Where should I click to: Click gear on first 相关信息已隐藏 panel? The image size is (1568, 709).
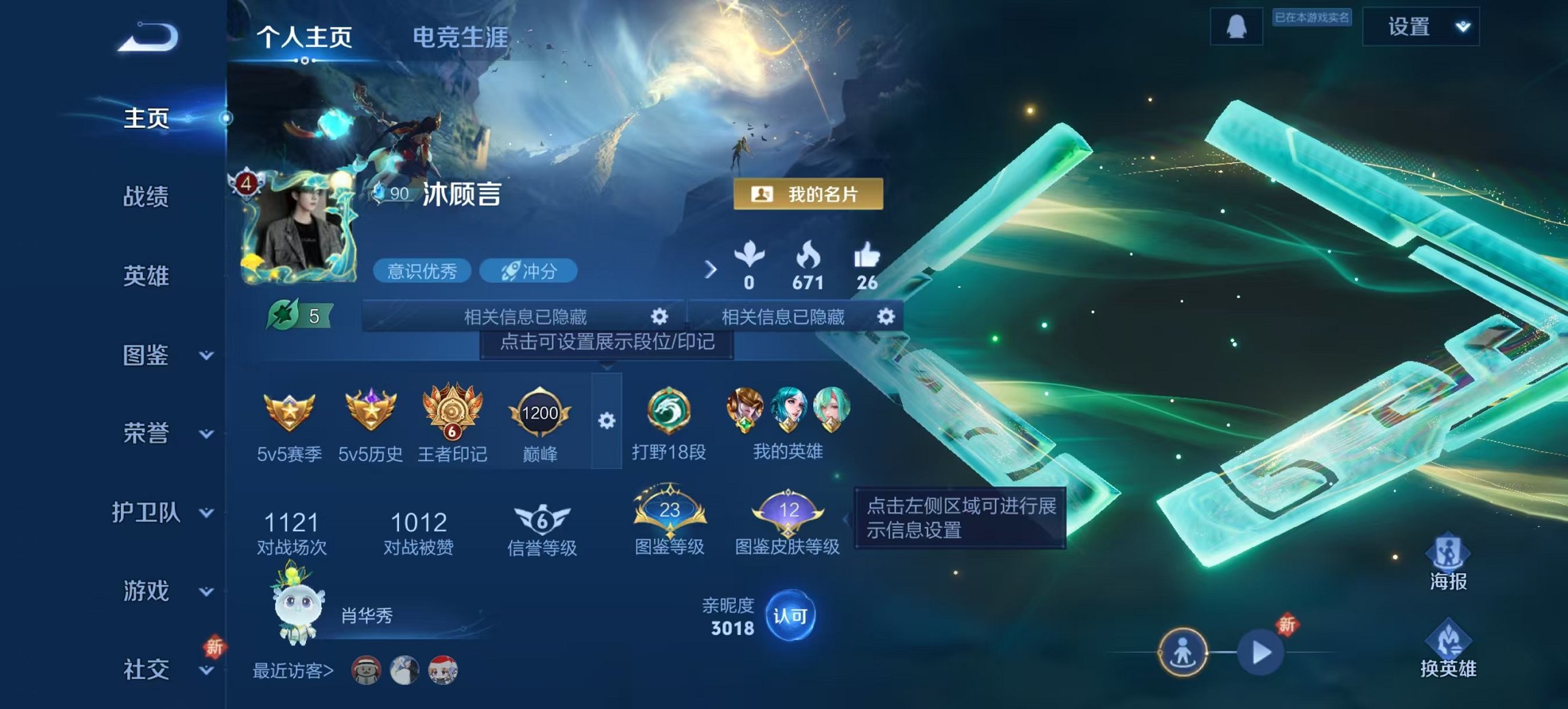point(658,317)
